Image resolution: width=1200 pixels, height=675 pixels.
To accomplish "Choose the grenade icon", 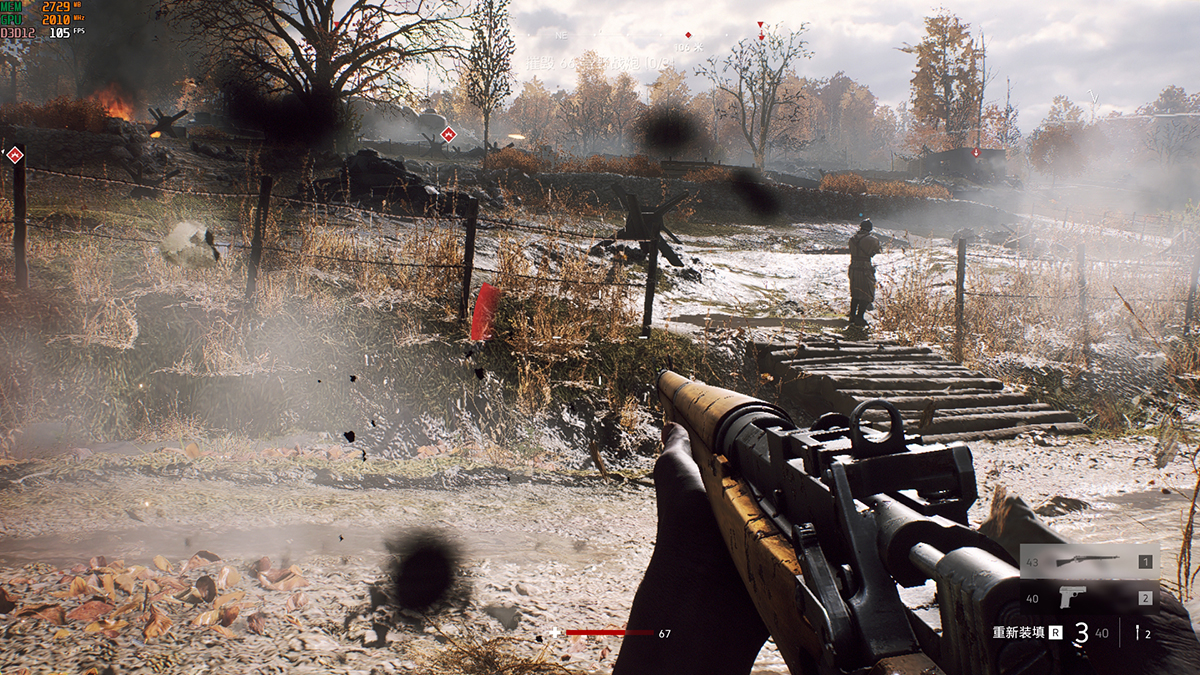I will [x=1139, y=632].
